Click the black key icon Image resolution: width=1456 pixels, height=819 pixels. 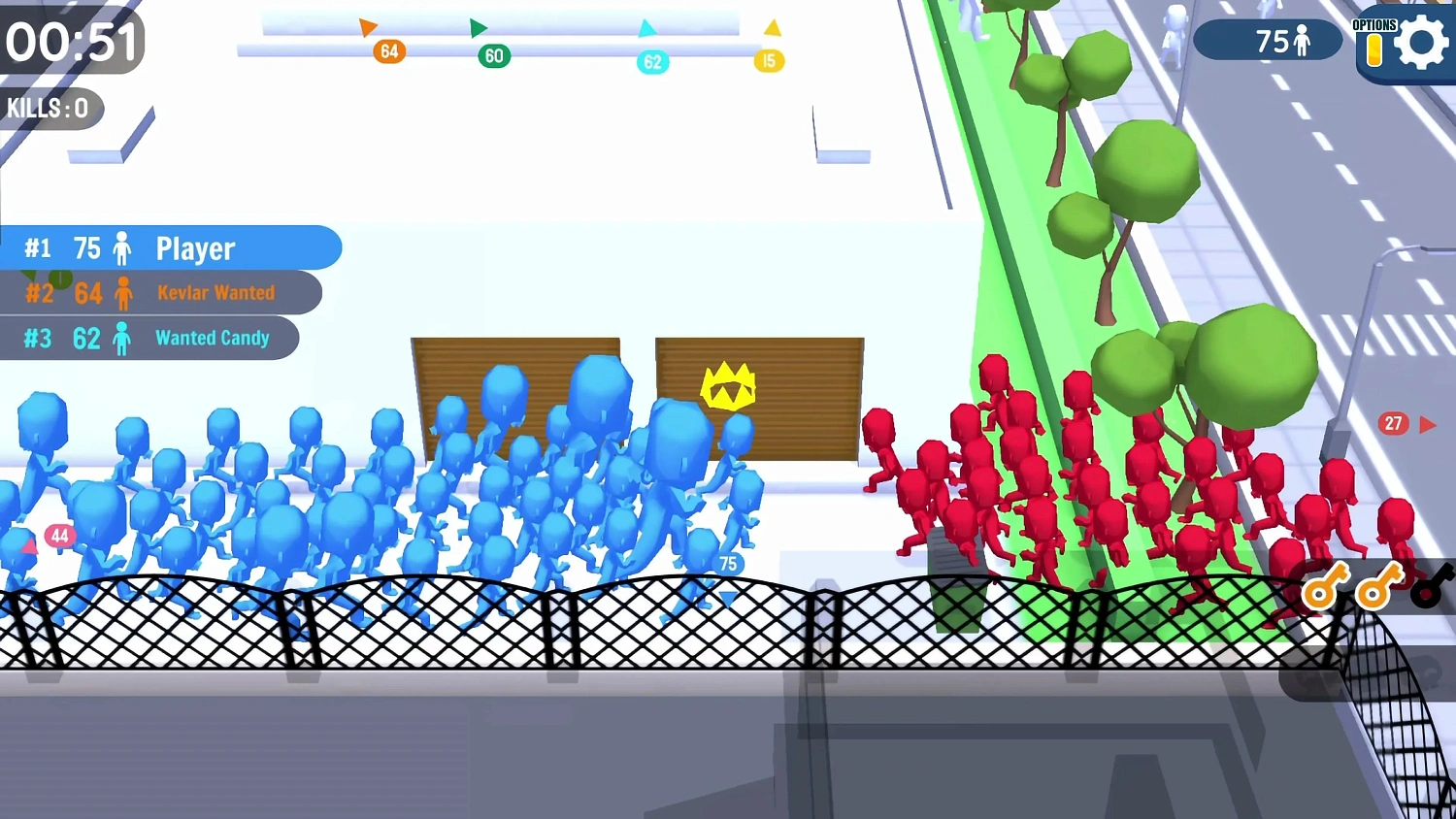click(x=1427, y=588)
